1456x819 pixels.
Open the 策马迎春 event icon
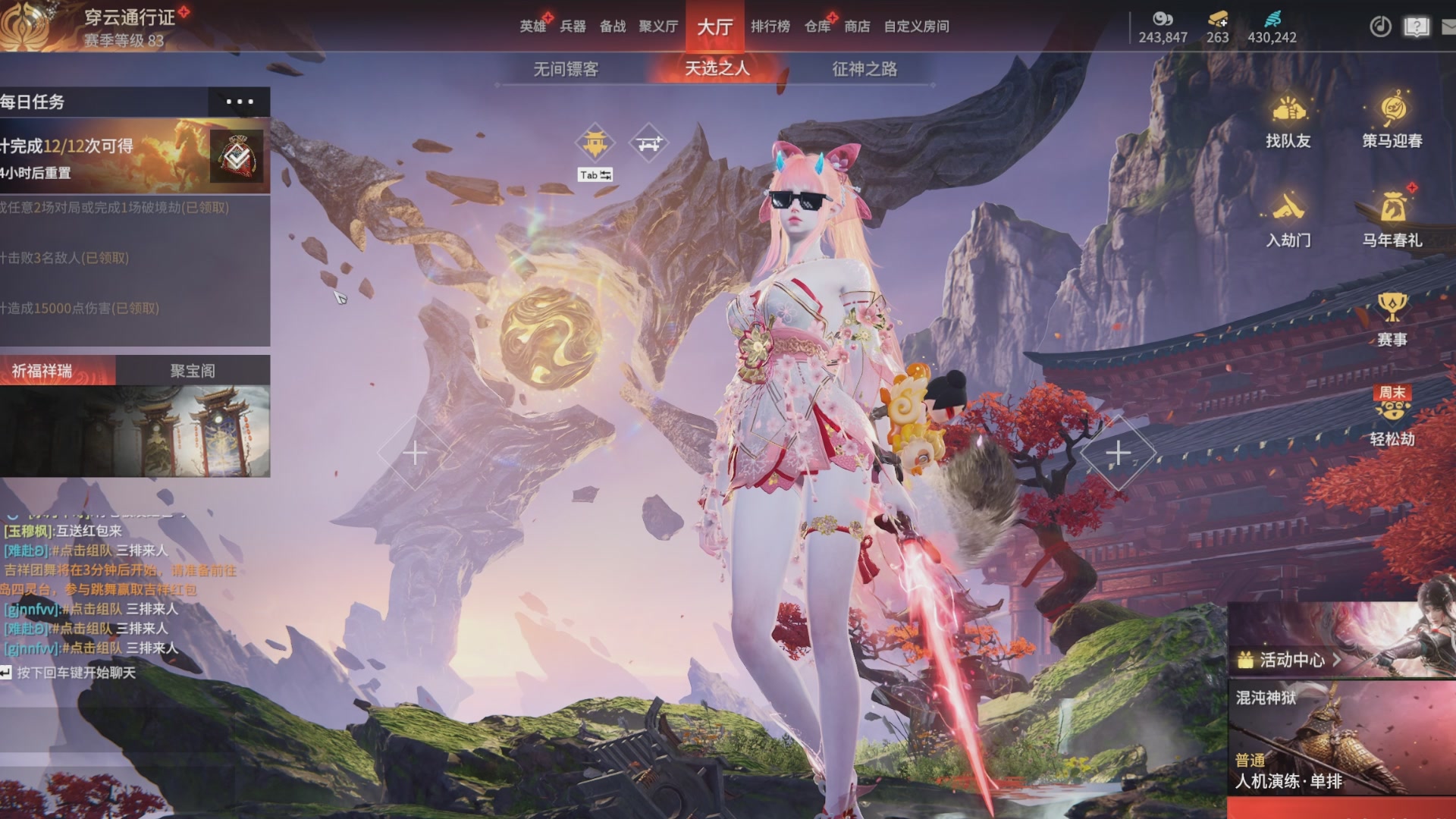pyautogui.click(x=1392, y=121)
